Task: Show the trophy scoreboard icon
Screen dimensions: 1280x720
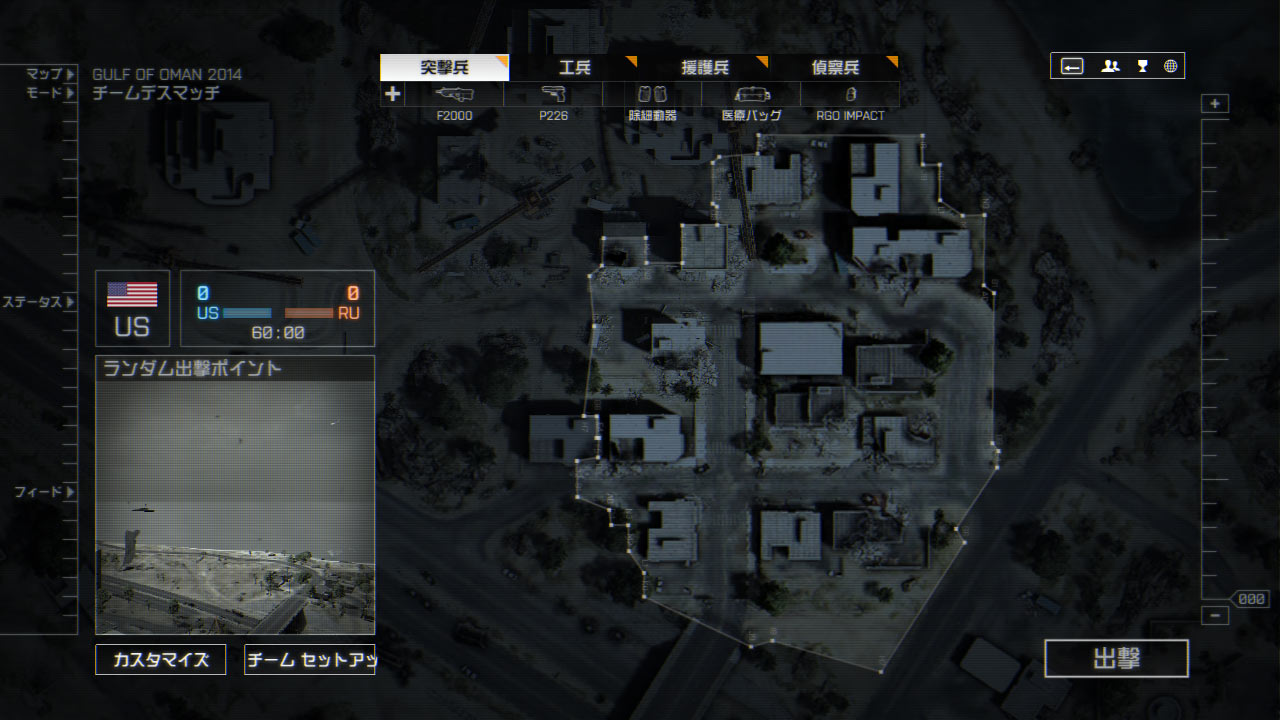Action: point(1142,66)
